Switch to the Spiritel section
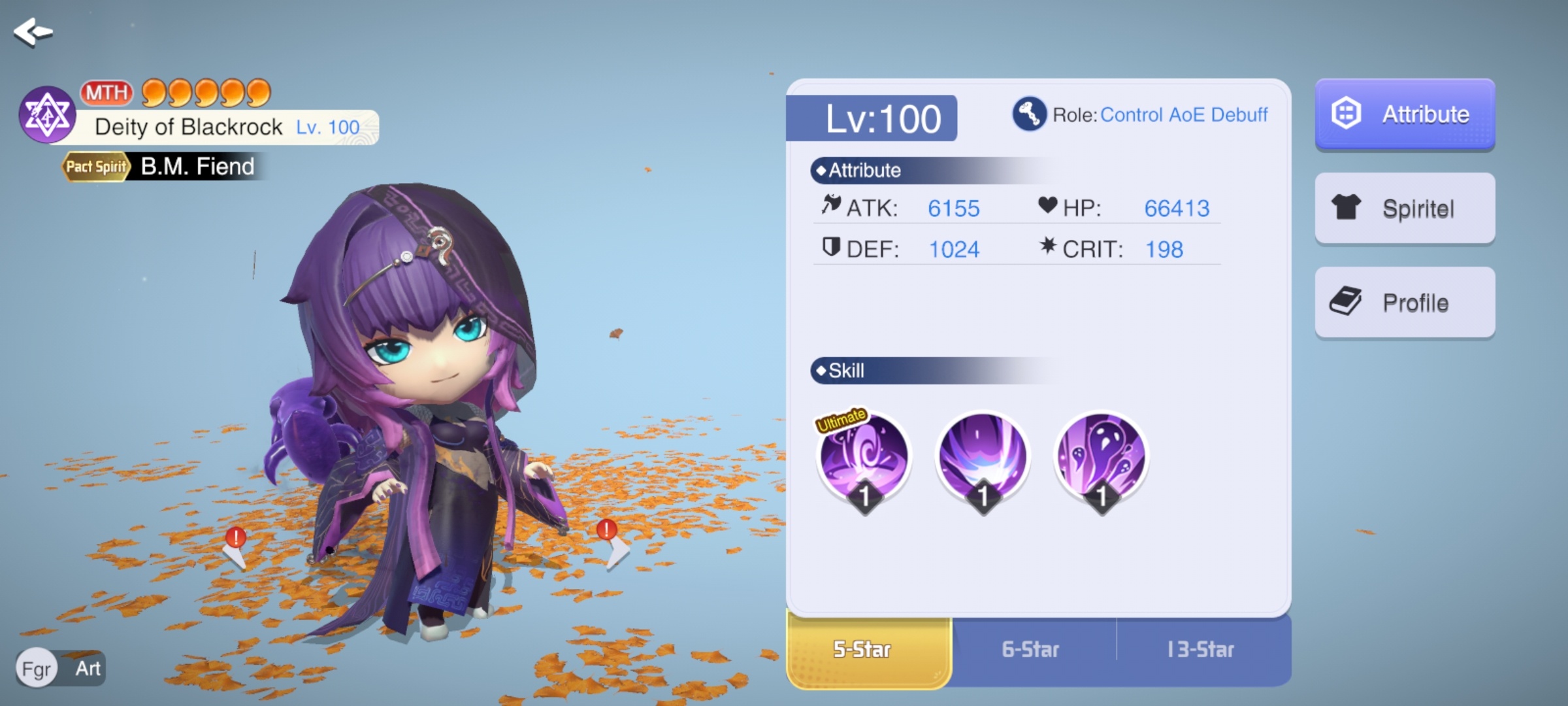This screenshot has width=1568, height=706. (x=1405, y=209)
